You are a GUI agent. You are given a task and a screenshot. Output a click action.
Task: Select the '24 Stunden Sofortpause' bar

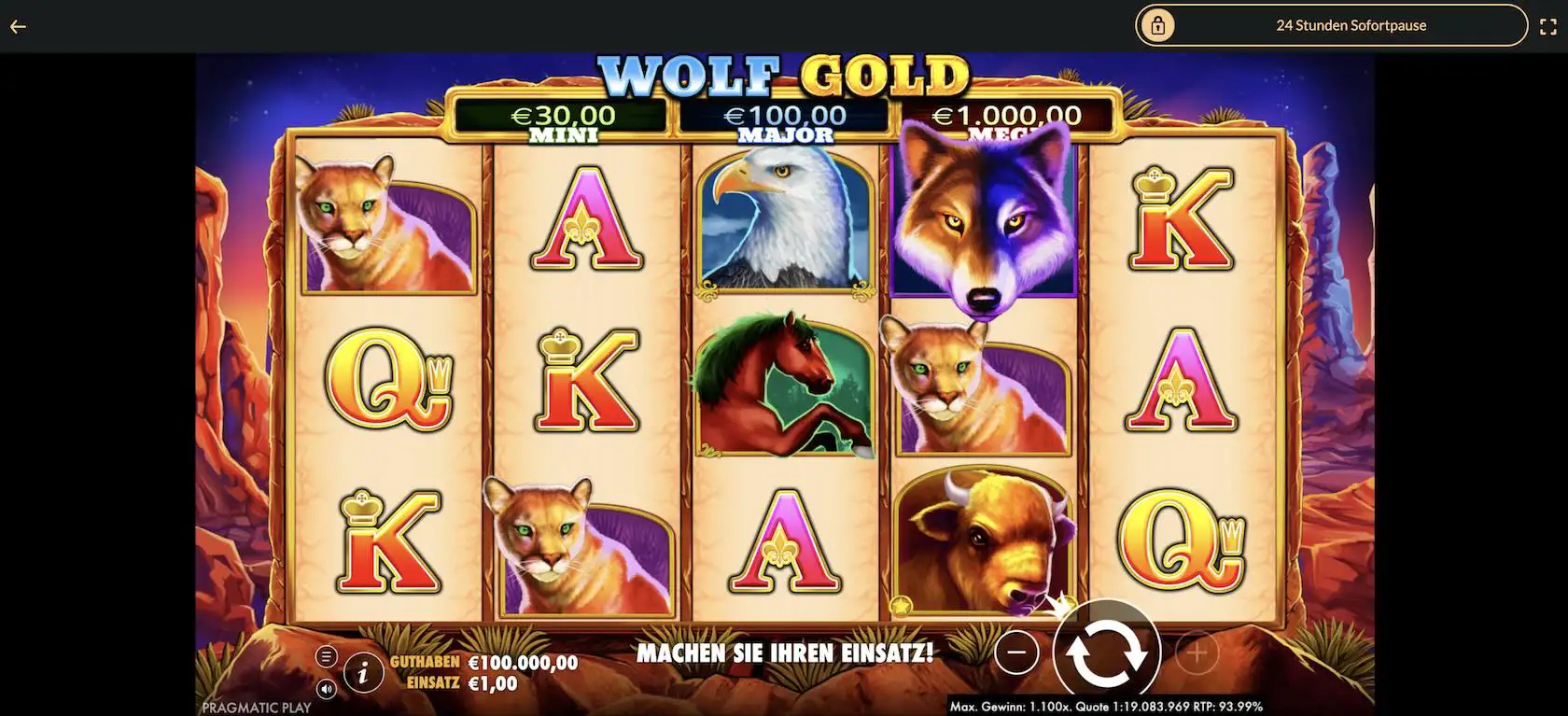pyautogui.click(x=1351, y=25)
